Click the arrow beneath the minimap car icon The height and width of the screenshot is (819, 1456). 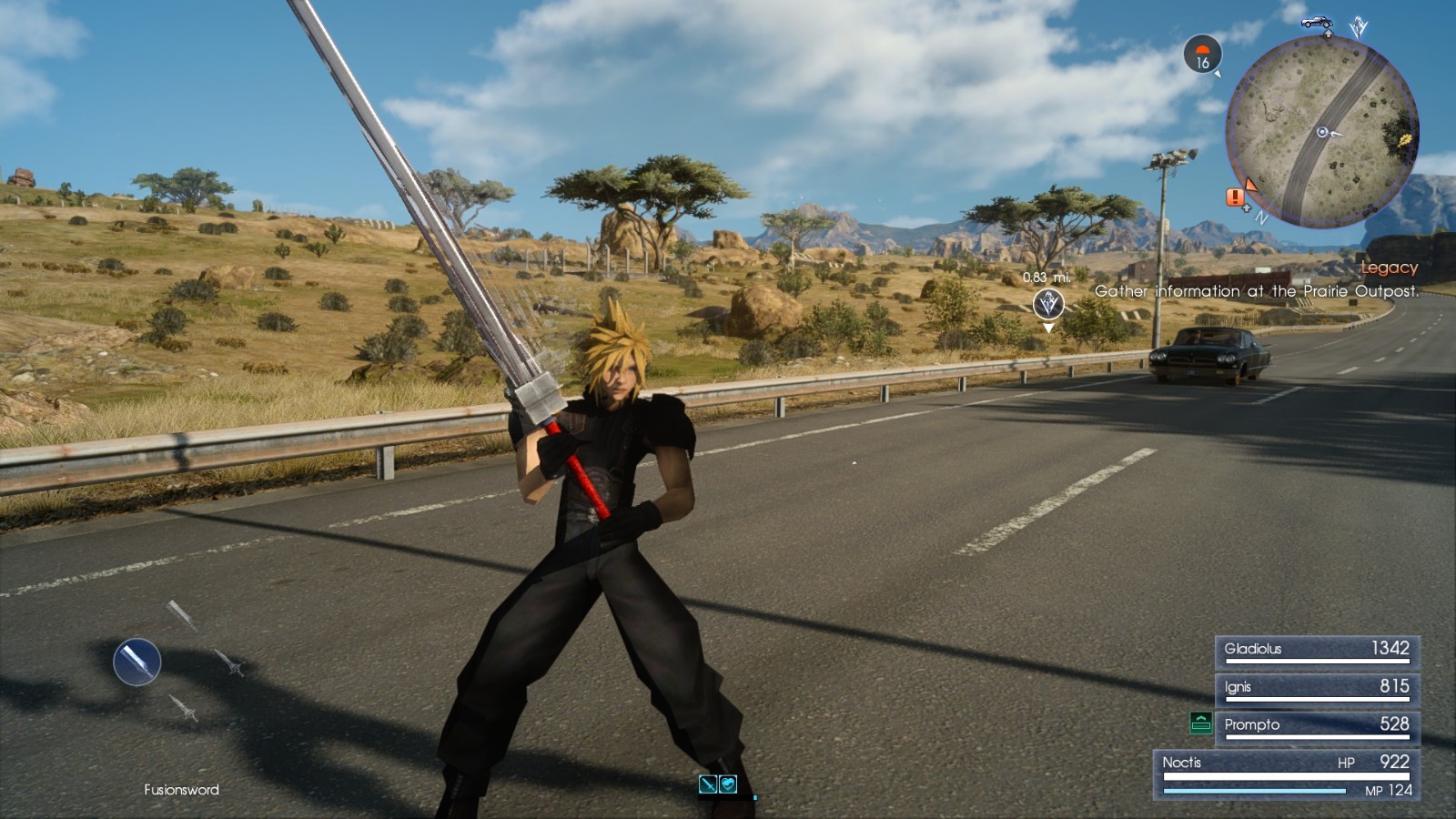[x=1328, y=33]
